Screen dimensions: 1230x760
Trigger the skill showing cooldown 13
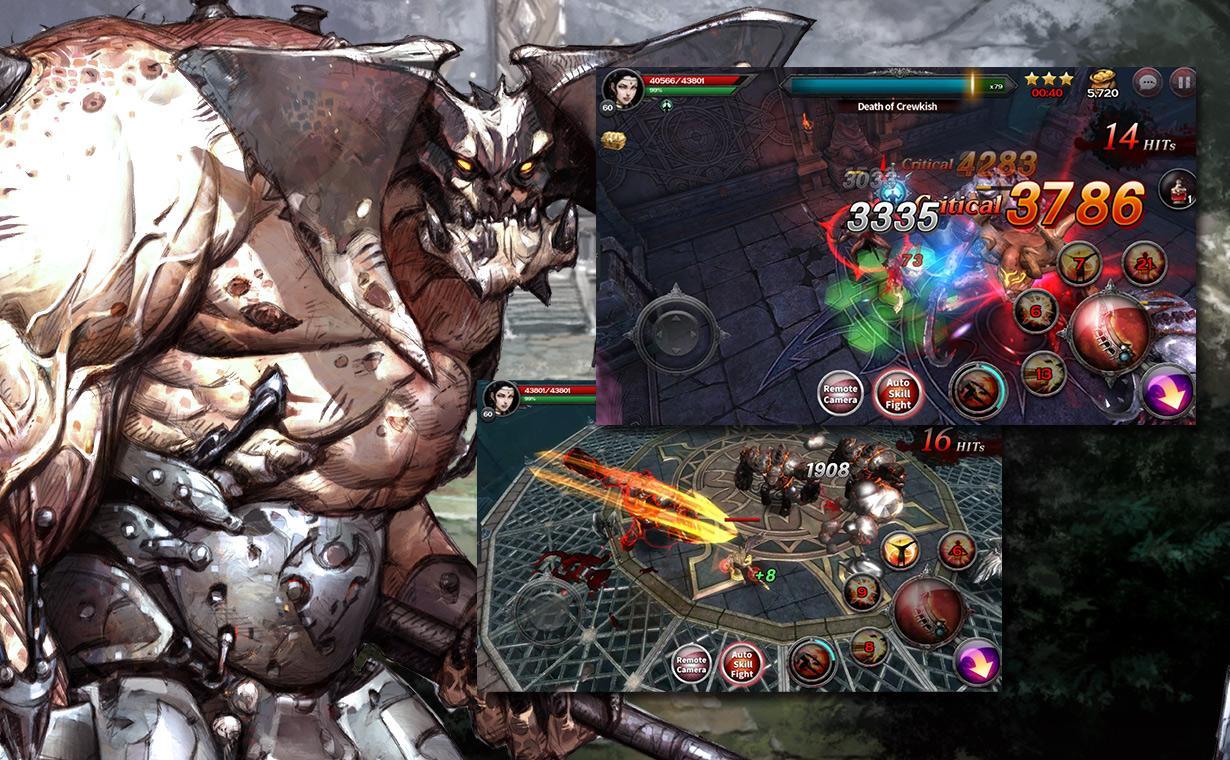pyautogui.click(x=1043, y=374)
